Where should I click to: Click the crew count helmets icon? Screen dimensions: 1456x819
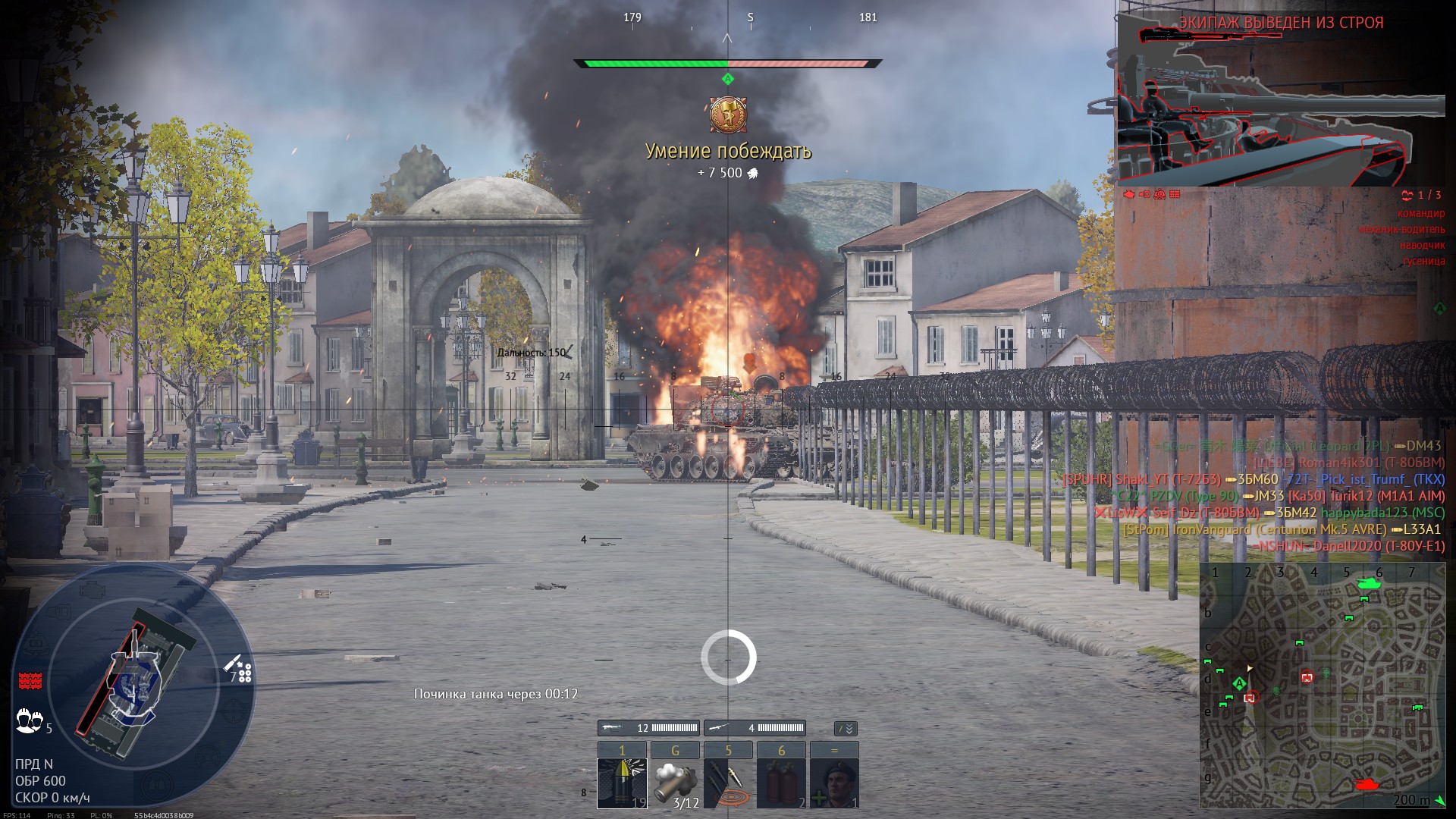click(29, 719)
